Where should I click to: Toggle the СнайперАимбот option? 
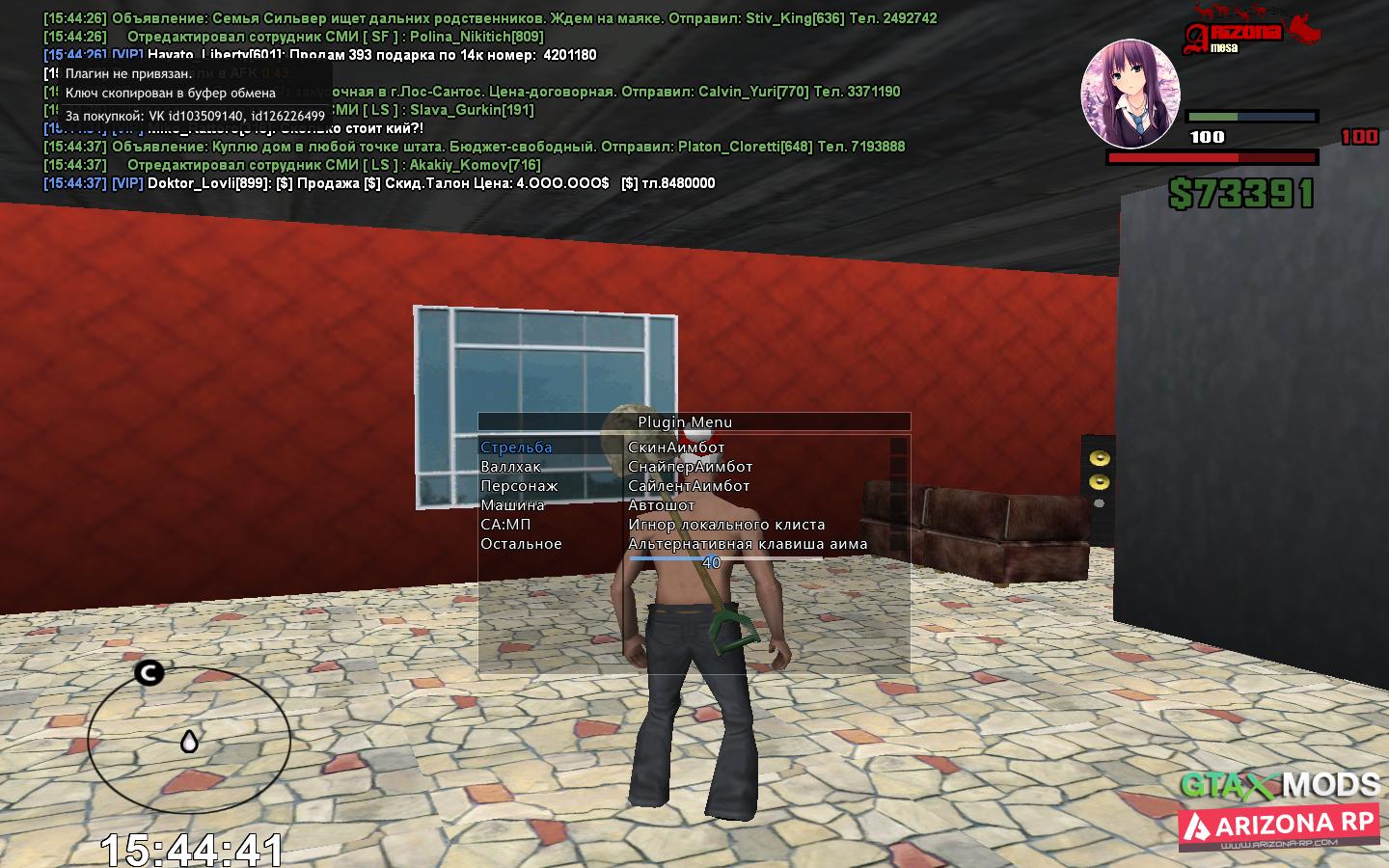(690, 467)
